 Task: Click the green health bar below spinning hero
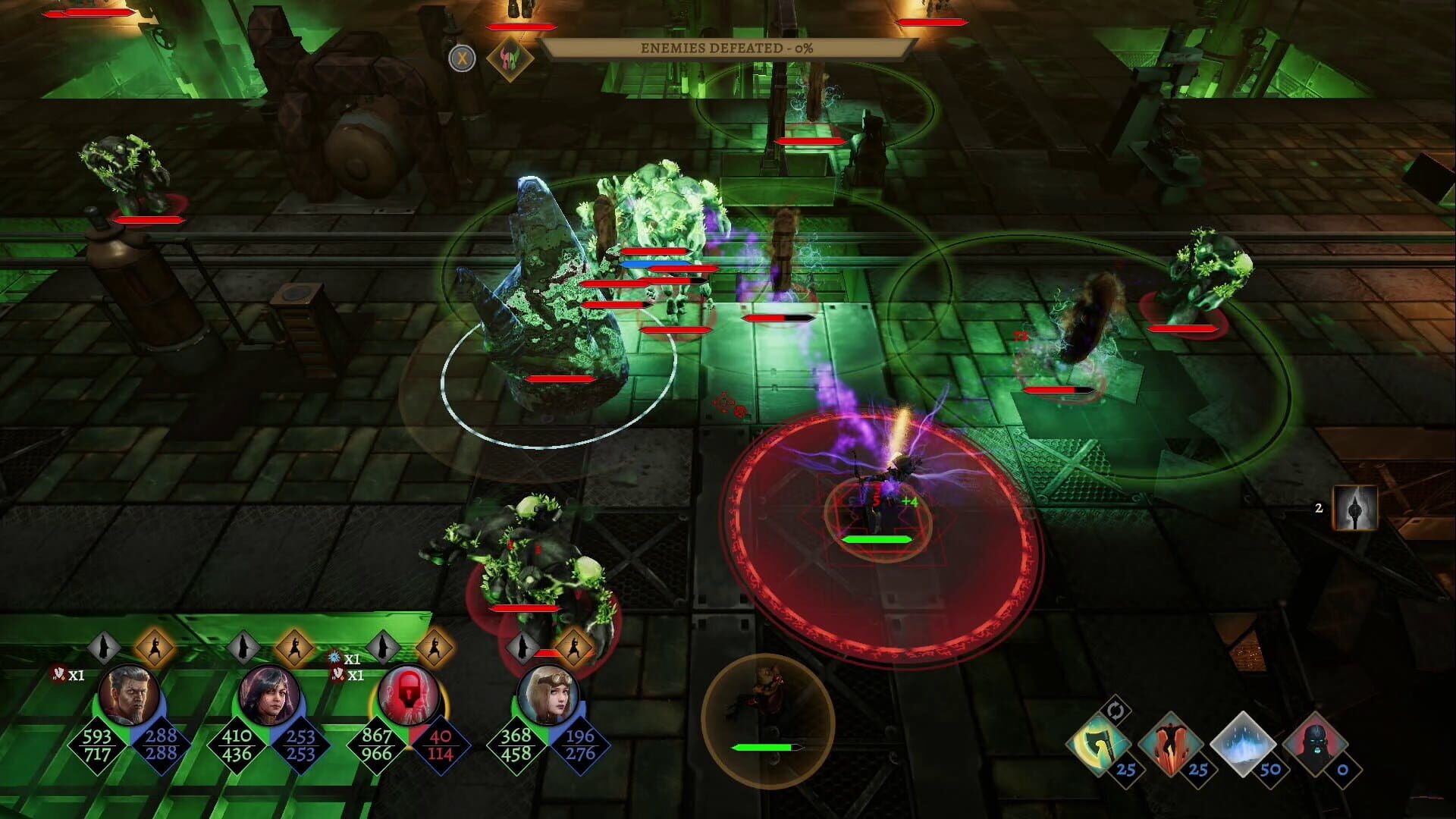coord(877,539)
